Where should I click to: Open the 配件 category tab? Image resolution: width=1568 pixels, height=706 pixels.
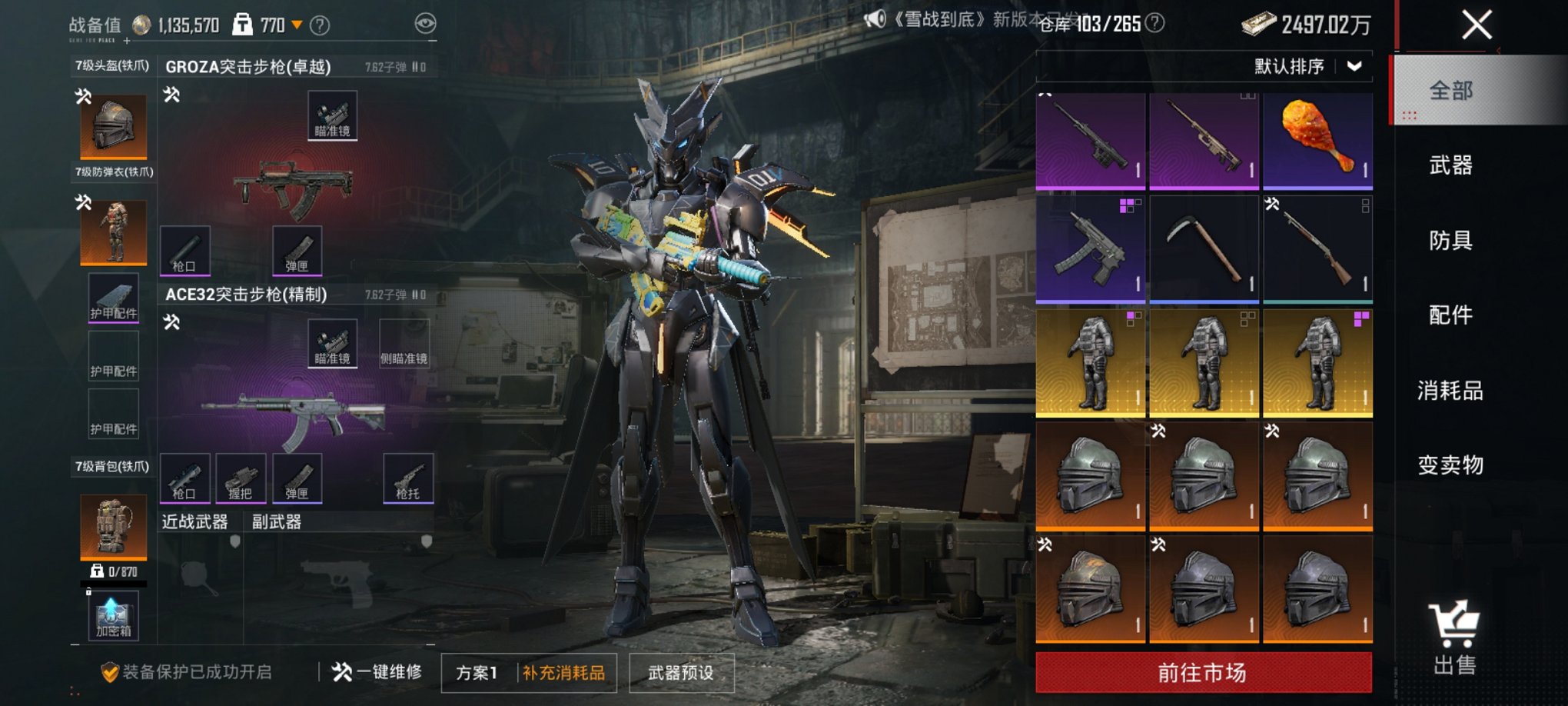click(1450, 315)
